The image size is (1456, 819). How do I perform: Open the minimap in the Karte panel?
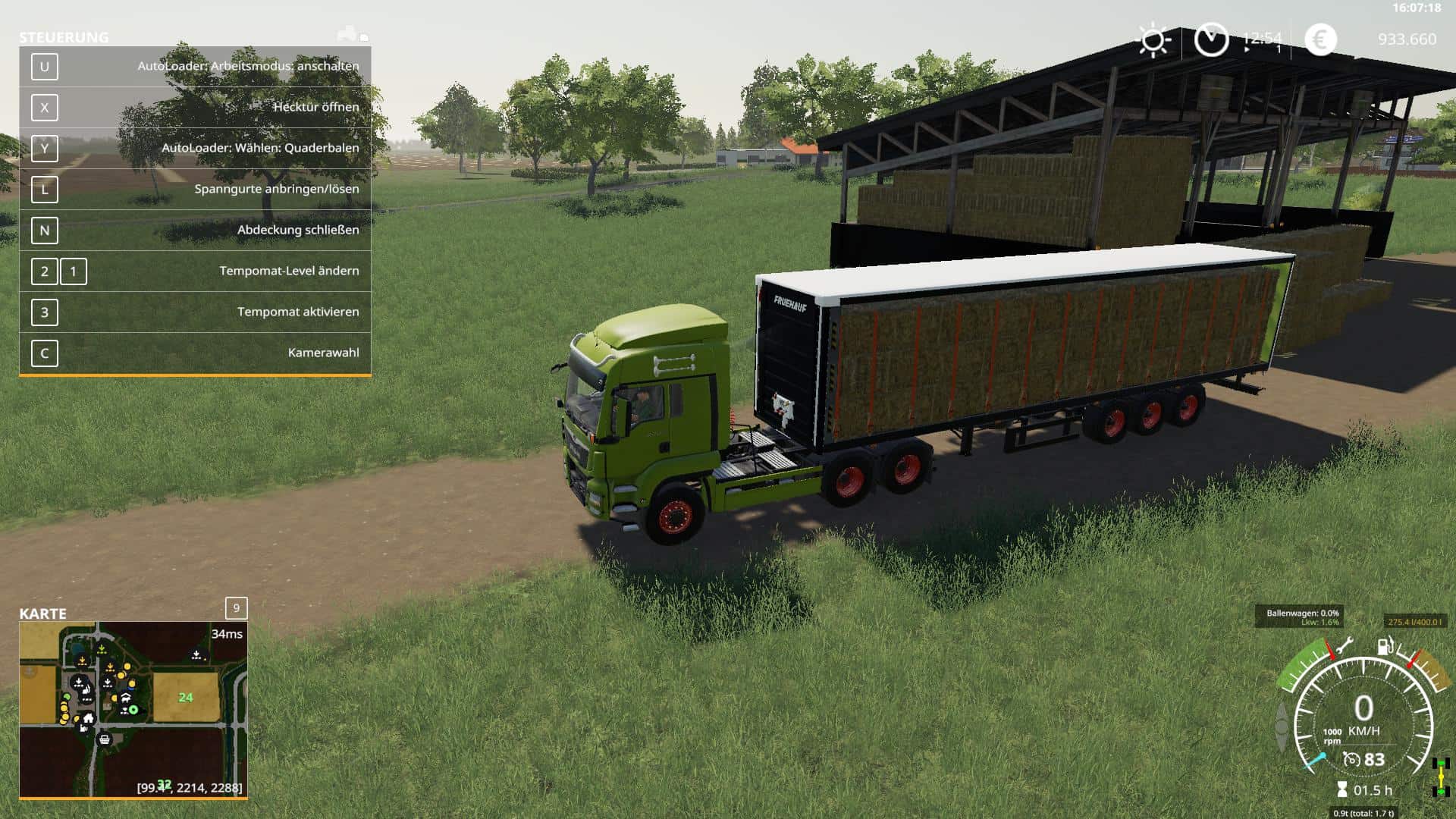click(x=133, y=709)
